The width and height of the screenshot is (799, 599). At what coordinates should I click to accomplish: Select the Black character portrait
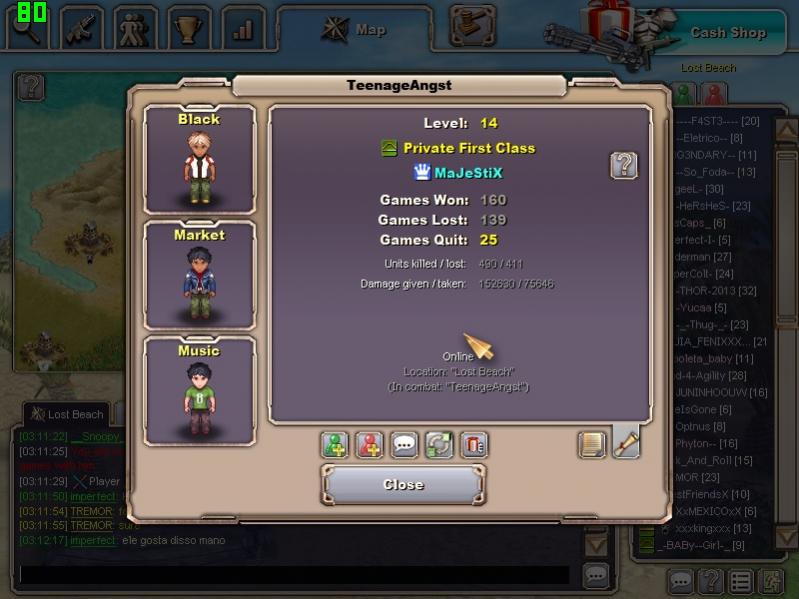(x=199, y=160)
